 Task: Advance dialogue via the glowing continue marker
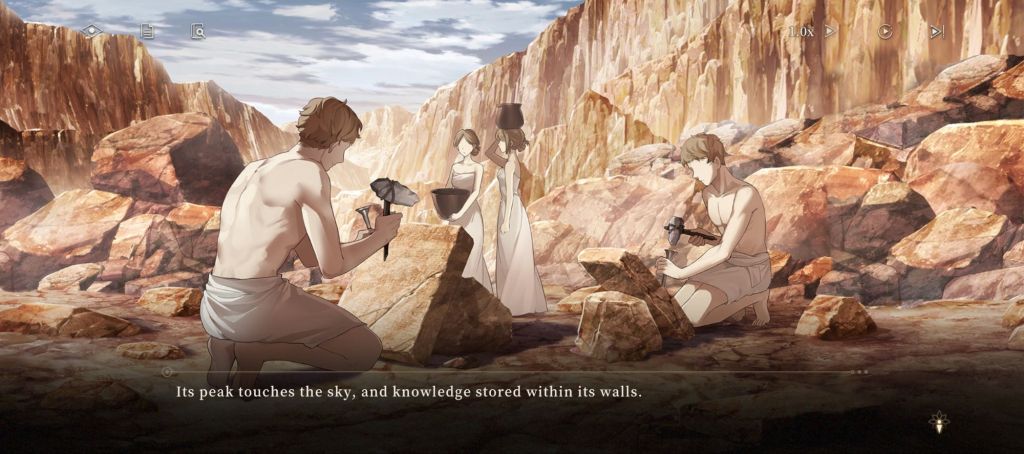pyautogui.click(x=939, y=423)
